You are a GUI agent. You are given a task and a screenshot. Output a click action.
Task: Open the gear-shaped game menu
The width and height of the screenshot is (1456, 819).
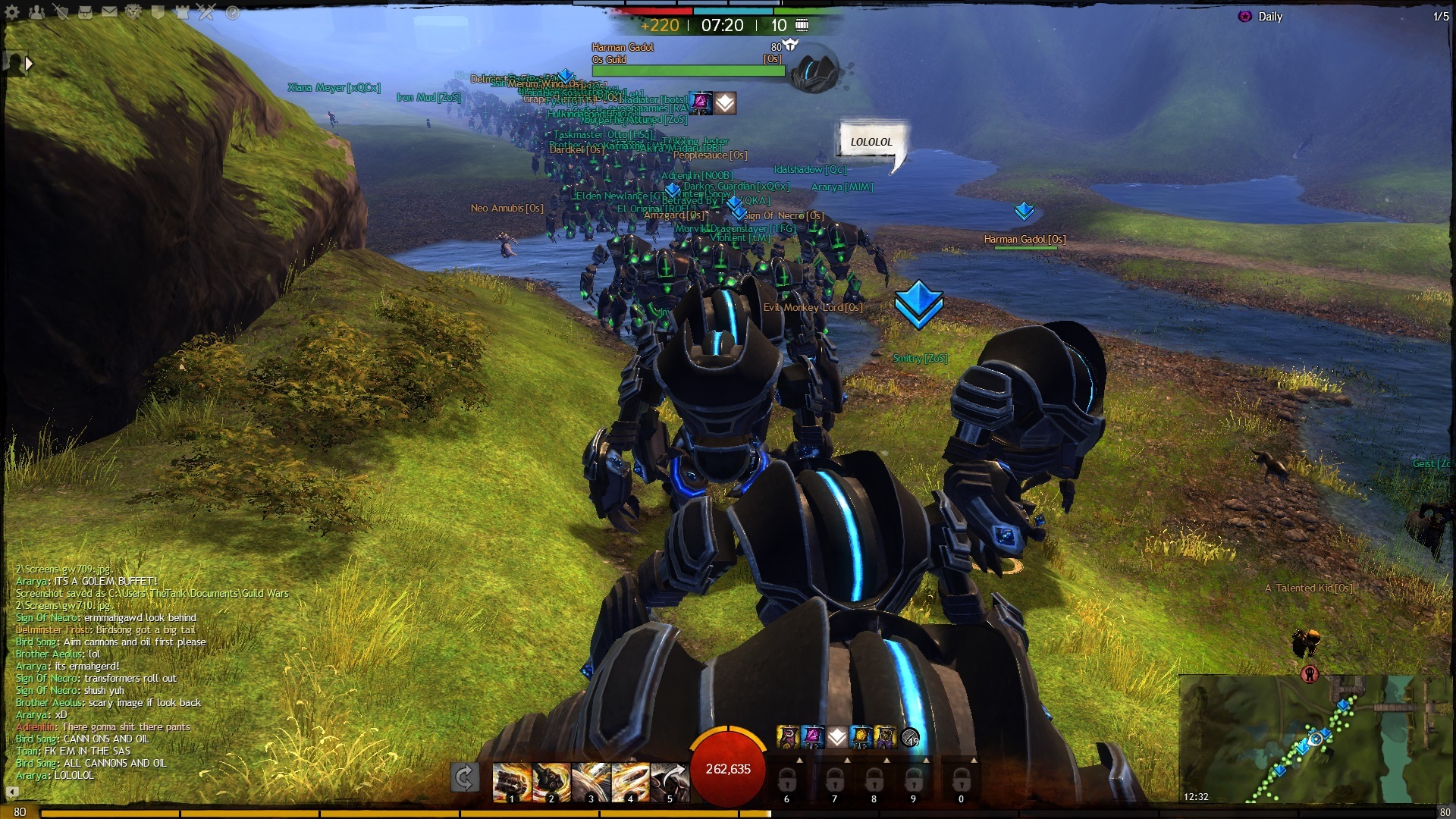coord(12,12)
